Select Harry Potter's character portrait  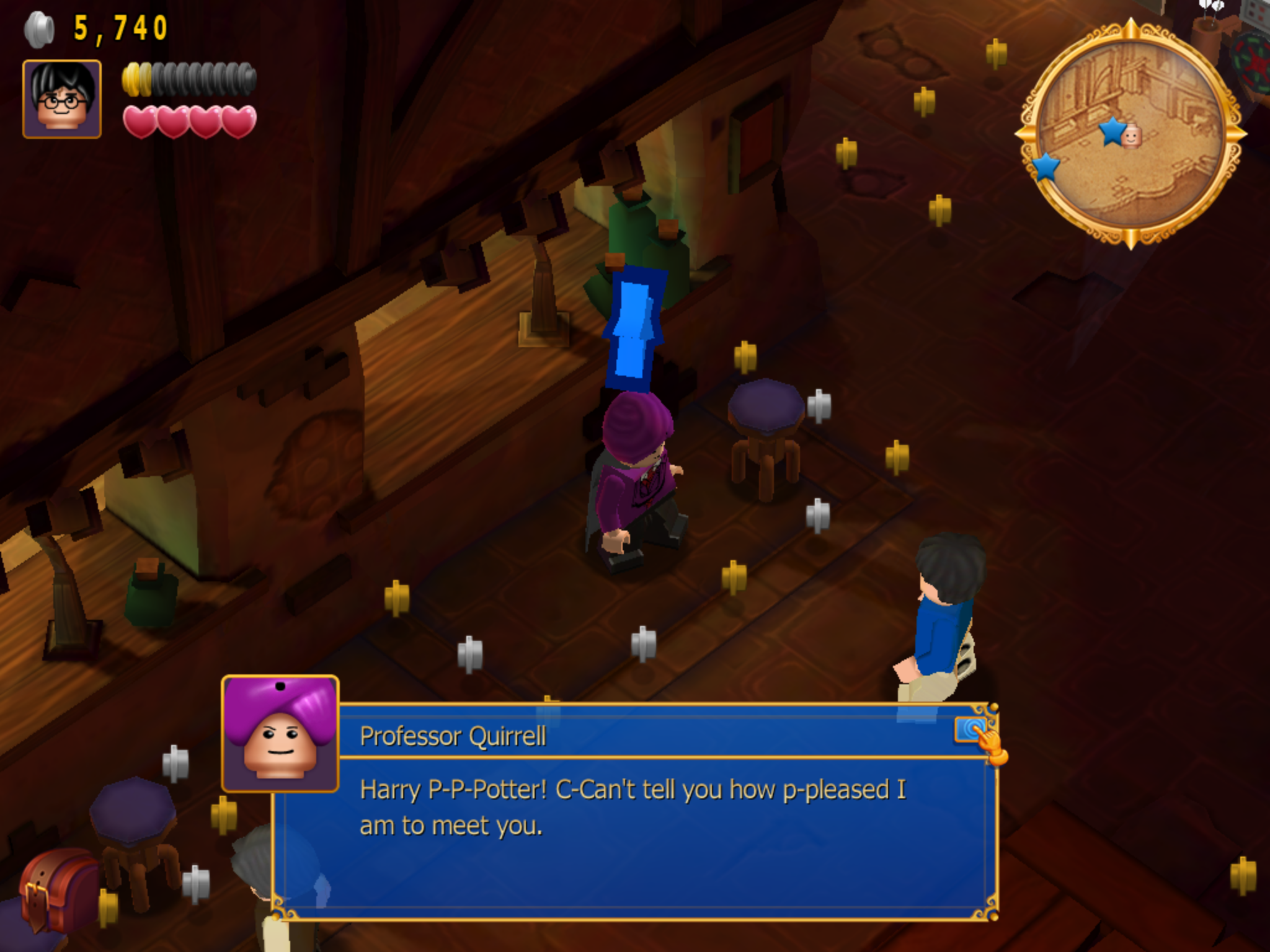(62, 99)
